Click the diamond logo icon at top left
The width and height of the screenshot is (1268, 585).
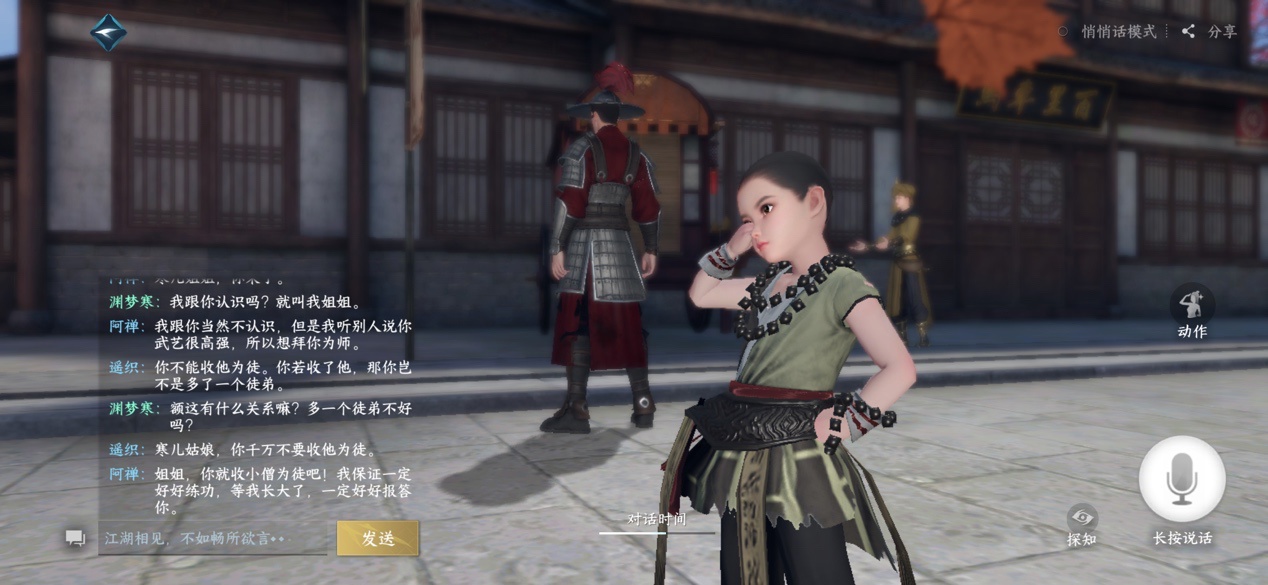(x=108, y=32)
